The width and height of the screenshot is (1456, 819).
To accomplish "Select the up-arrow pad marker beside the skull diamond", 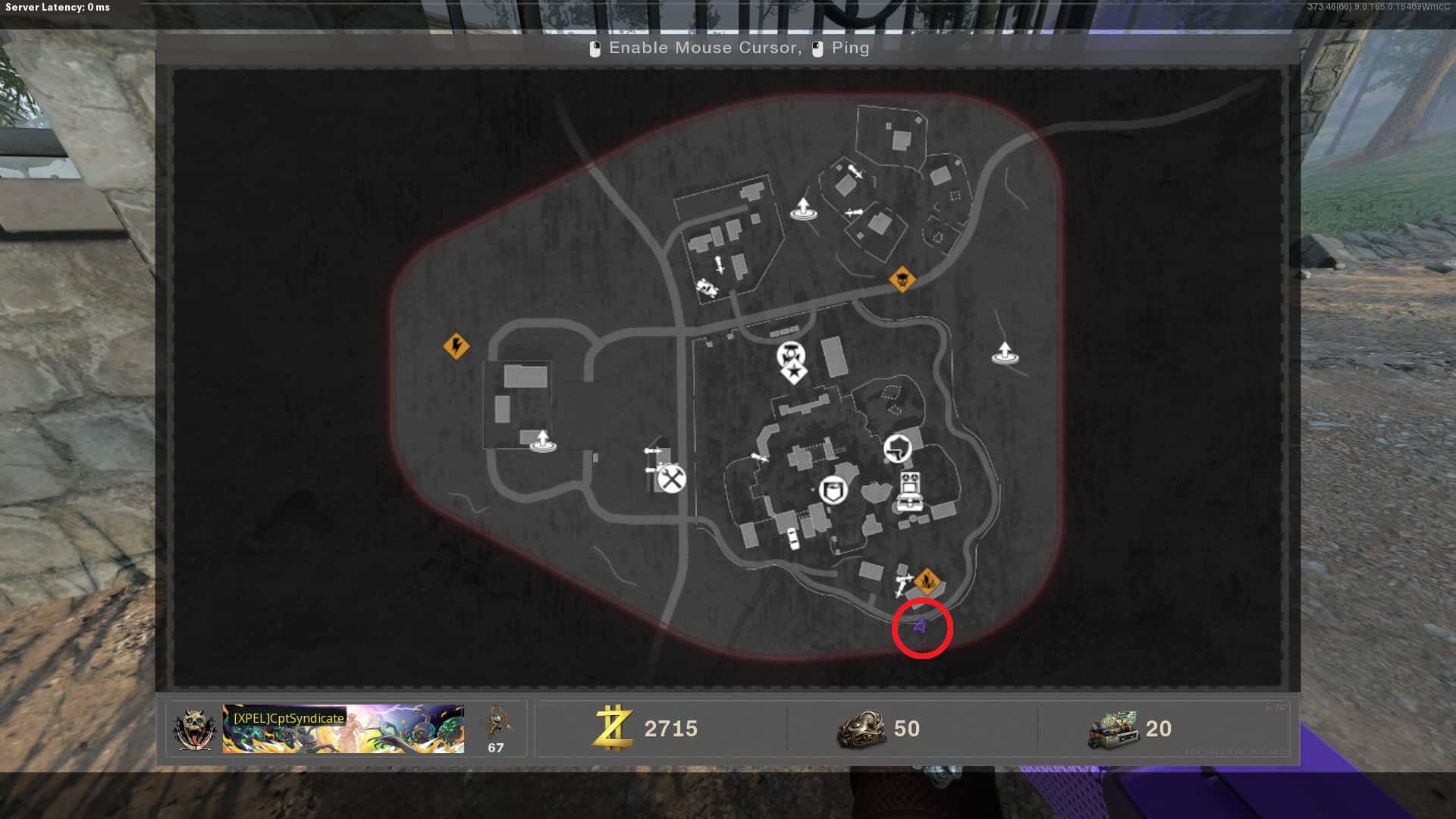I will (x=1005, y=353).
